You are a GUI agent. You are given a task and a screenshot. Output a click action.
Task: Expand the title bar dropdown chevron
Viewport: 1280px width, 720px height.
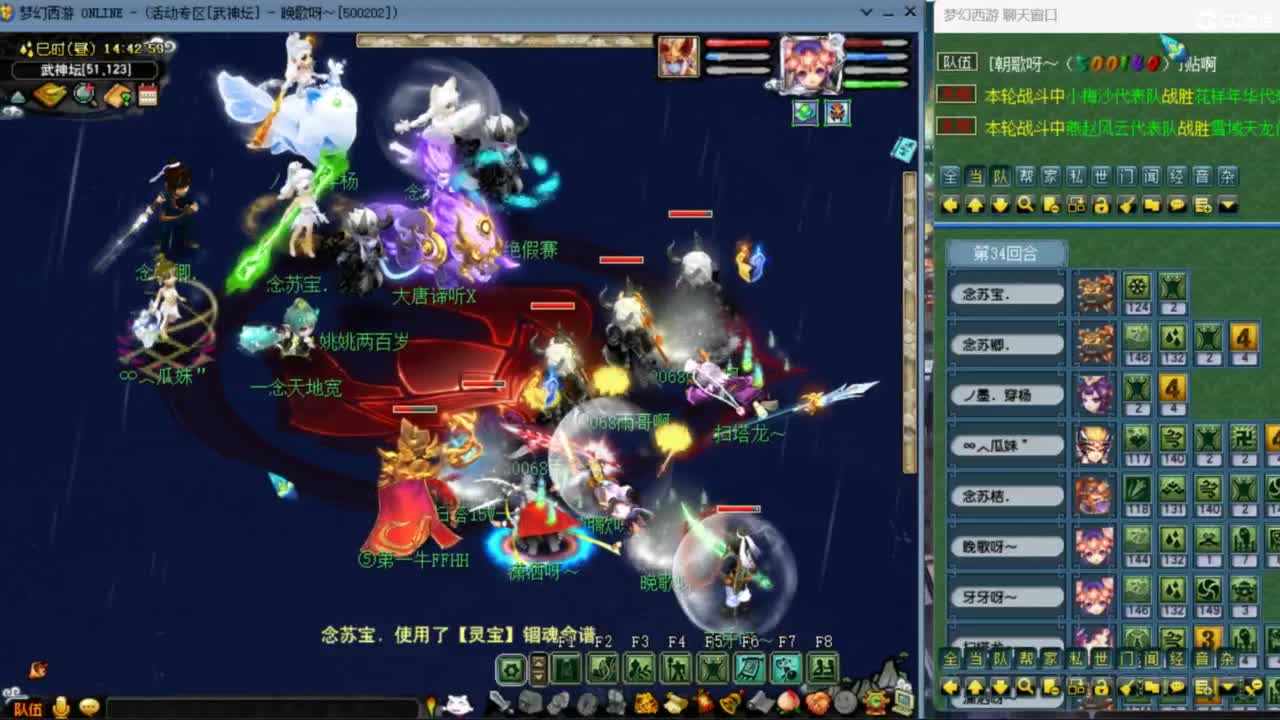(x=866, y=13)
